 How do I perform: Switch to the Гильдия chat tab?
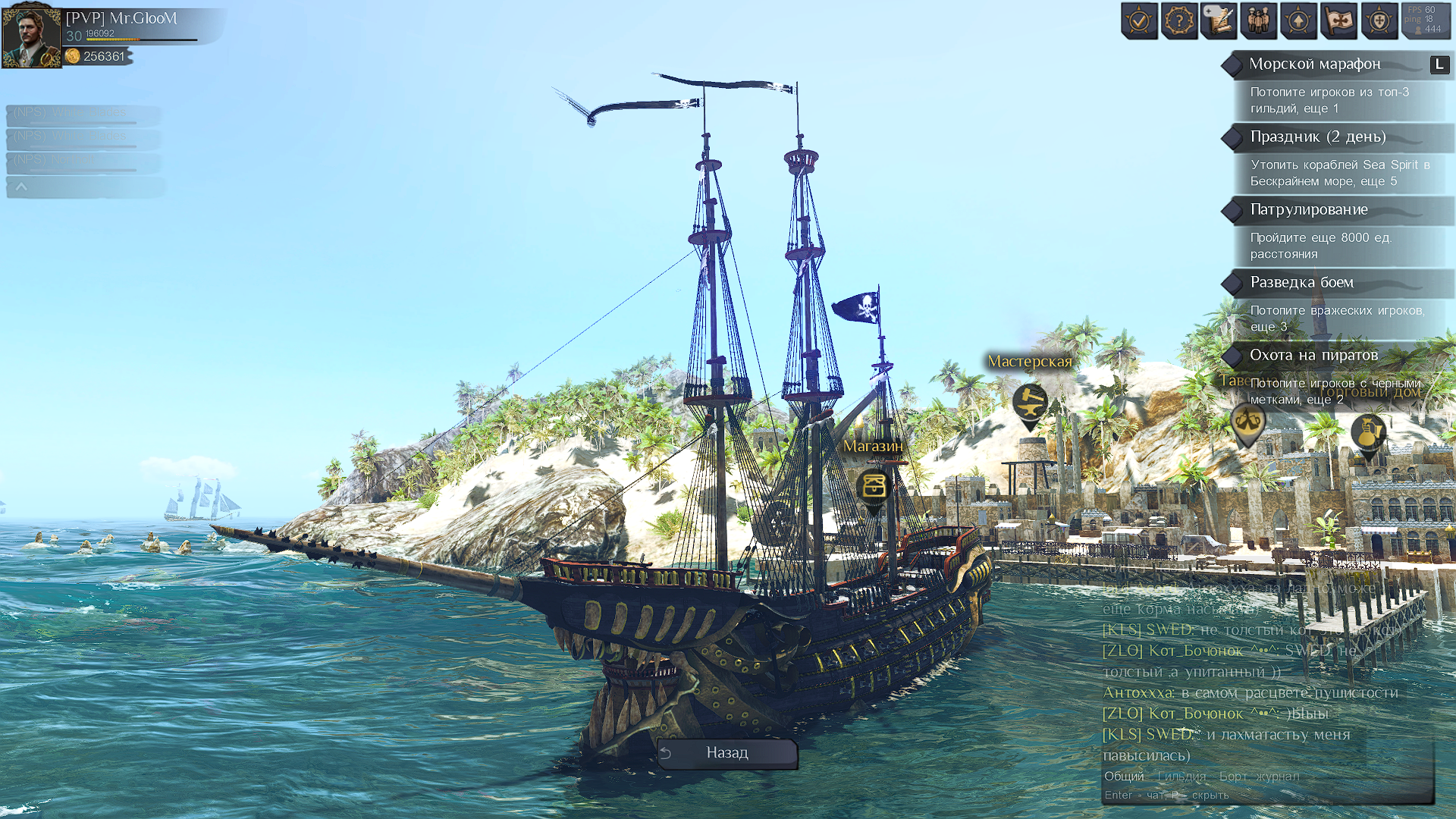(1181, 776)
